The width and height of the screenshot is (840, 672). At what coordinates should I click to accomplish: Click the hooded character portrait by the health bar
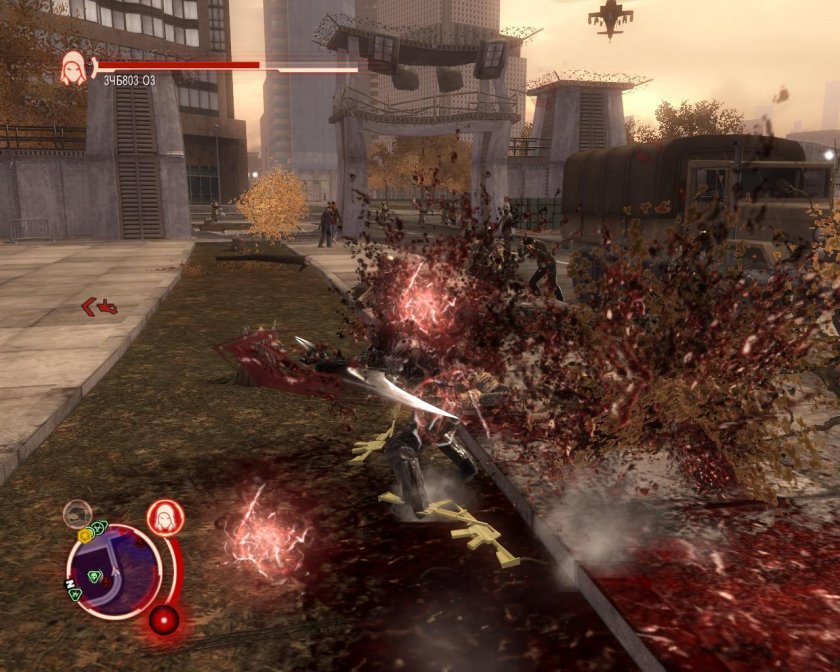point(73,67)
